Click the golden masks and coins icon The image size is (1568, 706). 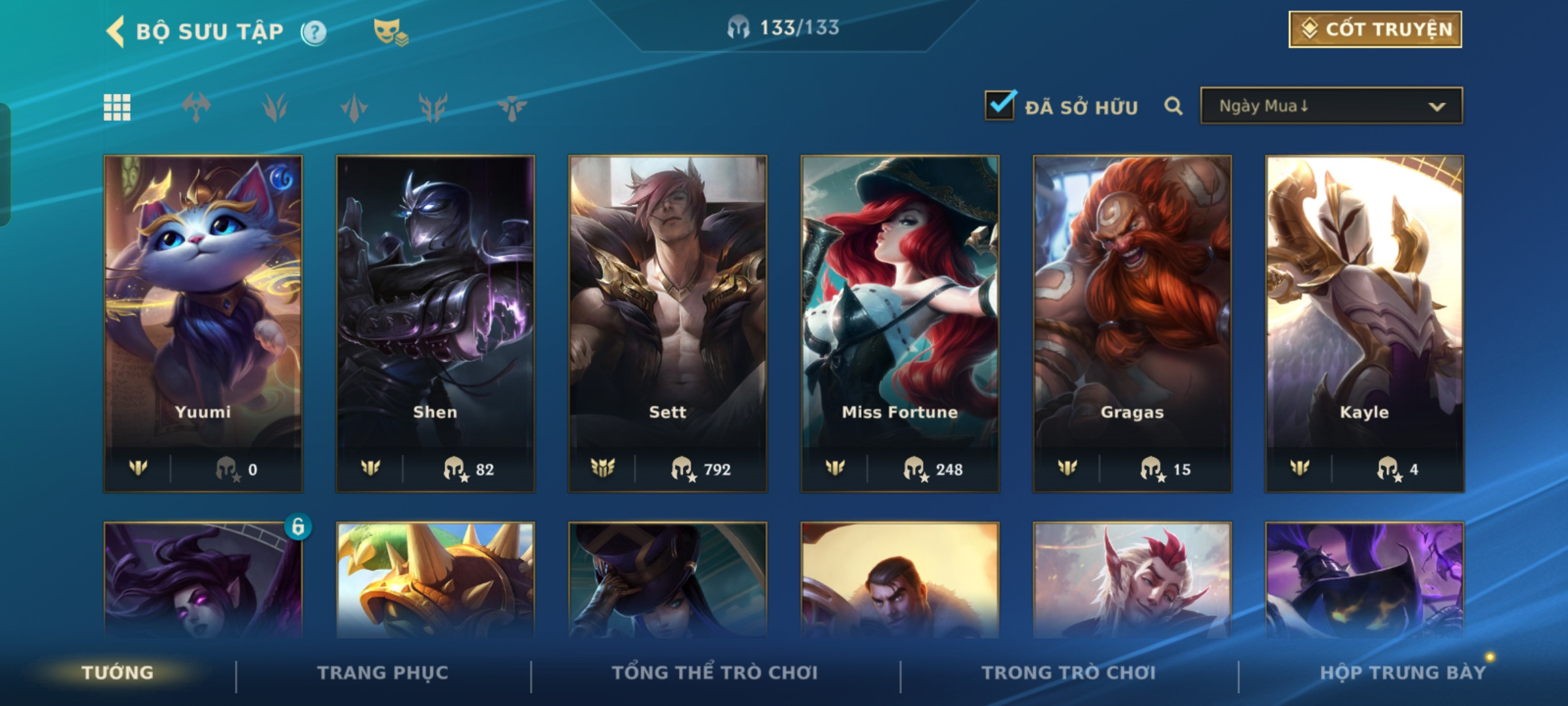(x=390, y=32)
